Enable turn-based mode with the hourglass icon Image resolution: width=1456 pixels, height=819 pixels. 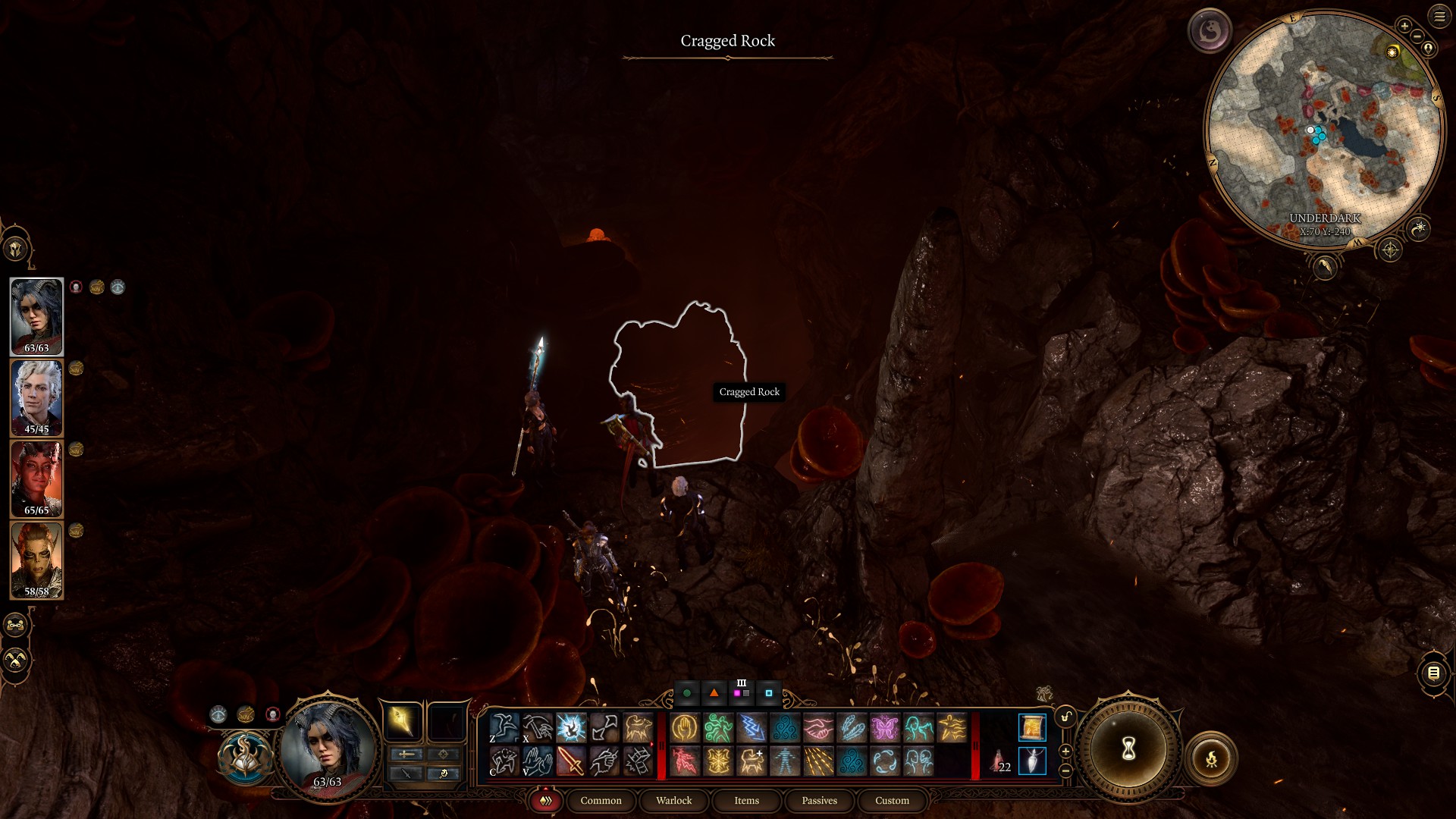(x=1128, y=749)
